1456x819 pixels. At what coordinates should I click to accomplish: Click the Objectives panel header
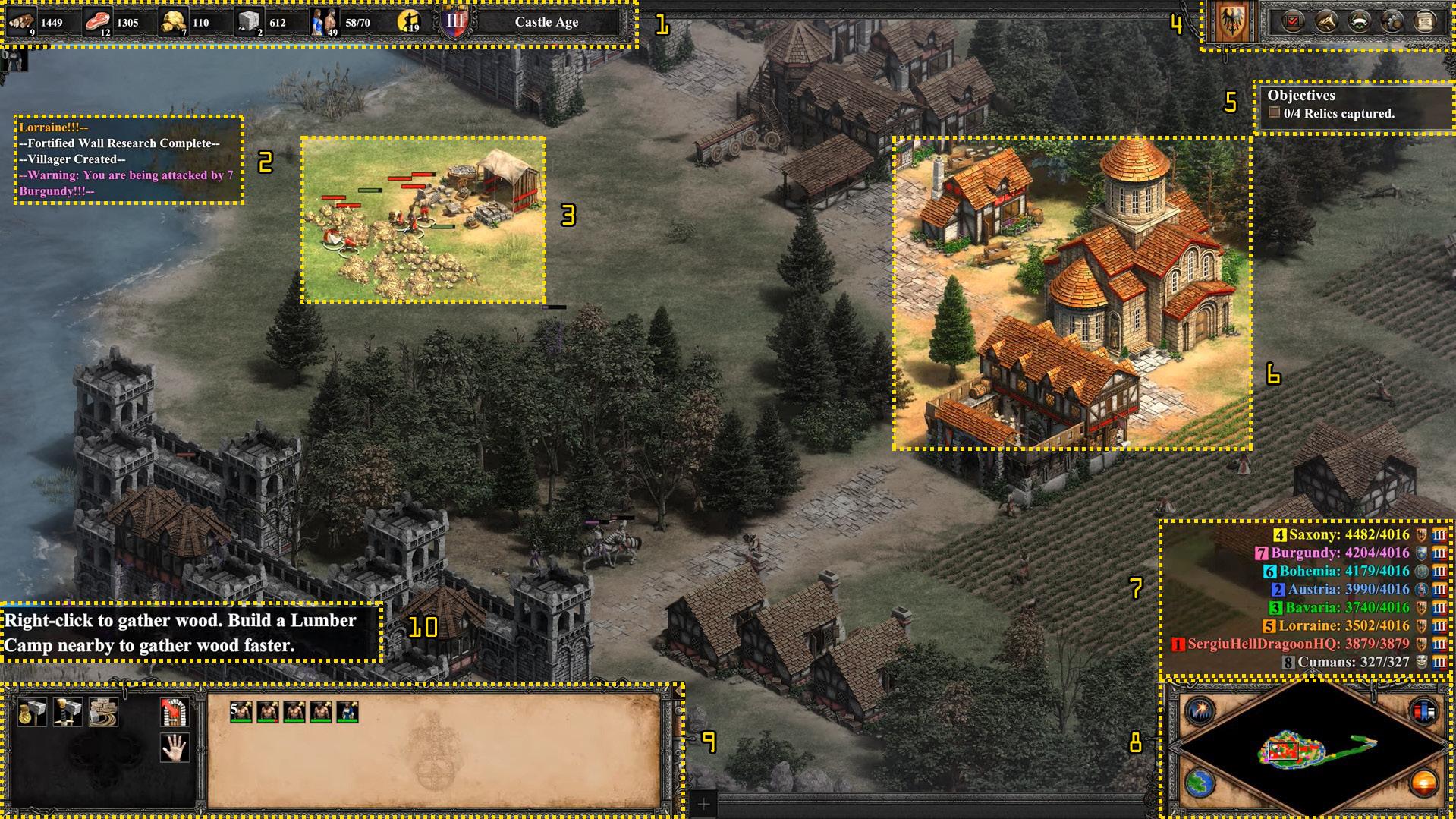pyautogui.click(x=1301, y=96)
